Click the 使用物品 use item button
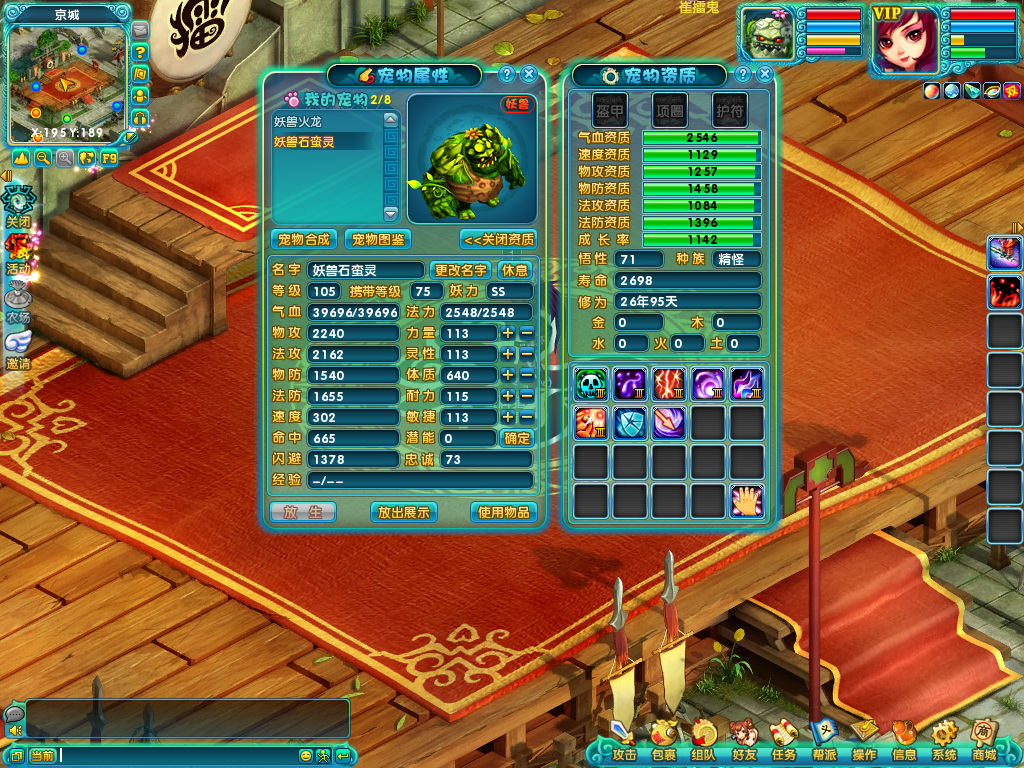The image size is (1024, 768). [503, 512]
